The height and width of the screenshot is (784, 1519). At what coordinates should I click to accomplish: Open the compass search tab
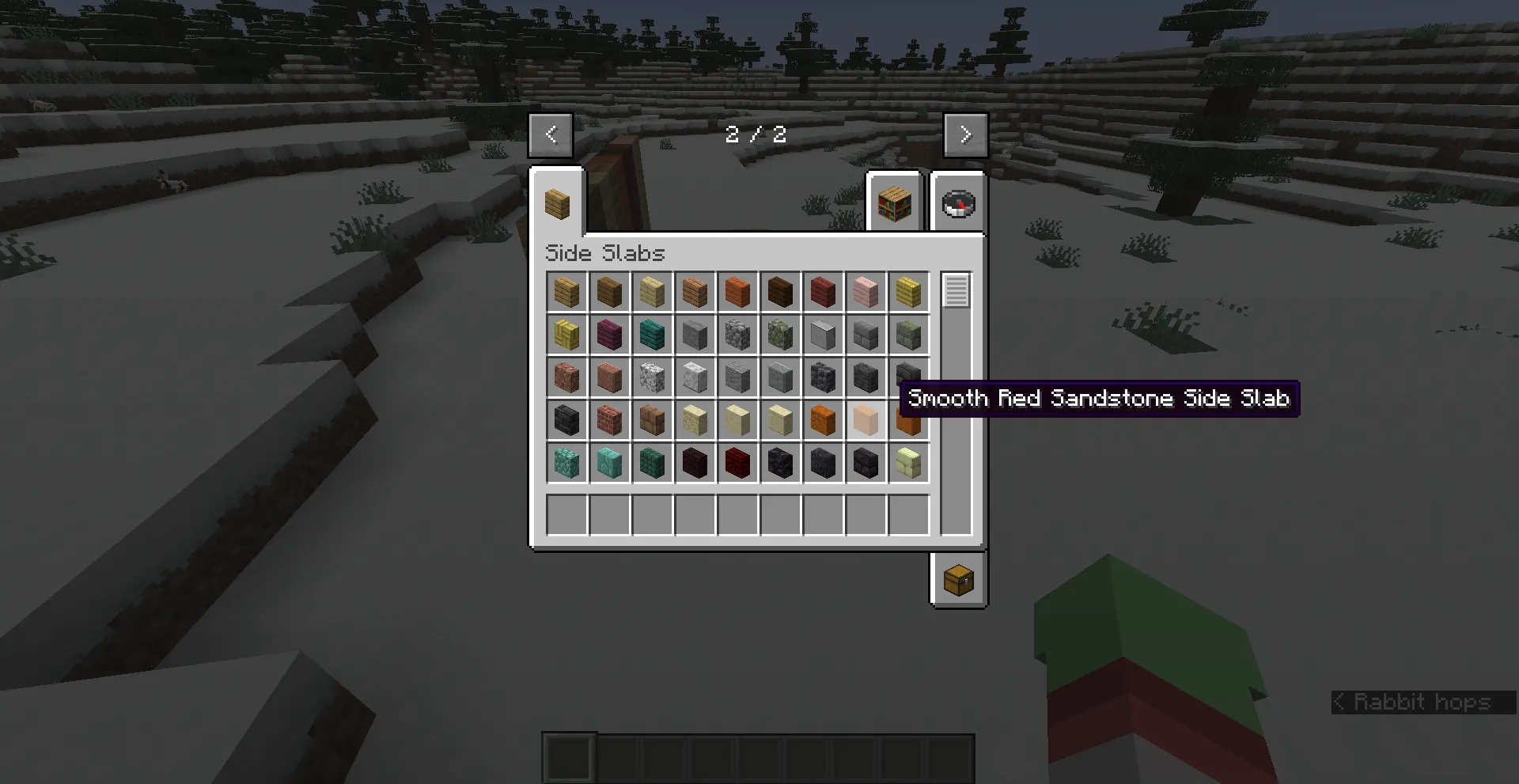957,204
